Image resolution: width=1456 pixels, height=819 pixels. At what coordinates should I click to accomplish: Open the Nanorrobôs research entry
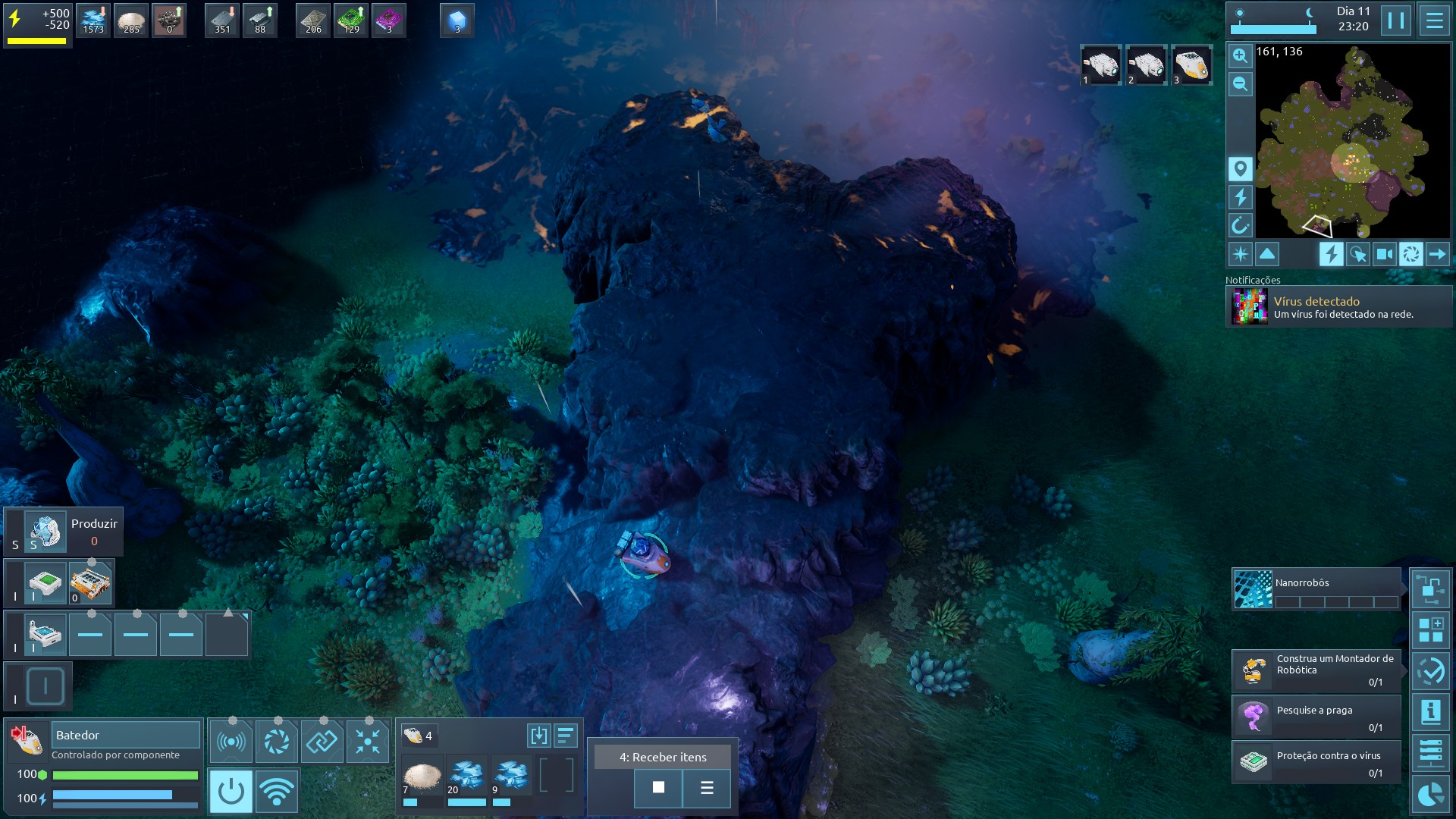[x=1316, y=590]
